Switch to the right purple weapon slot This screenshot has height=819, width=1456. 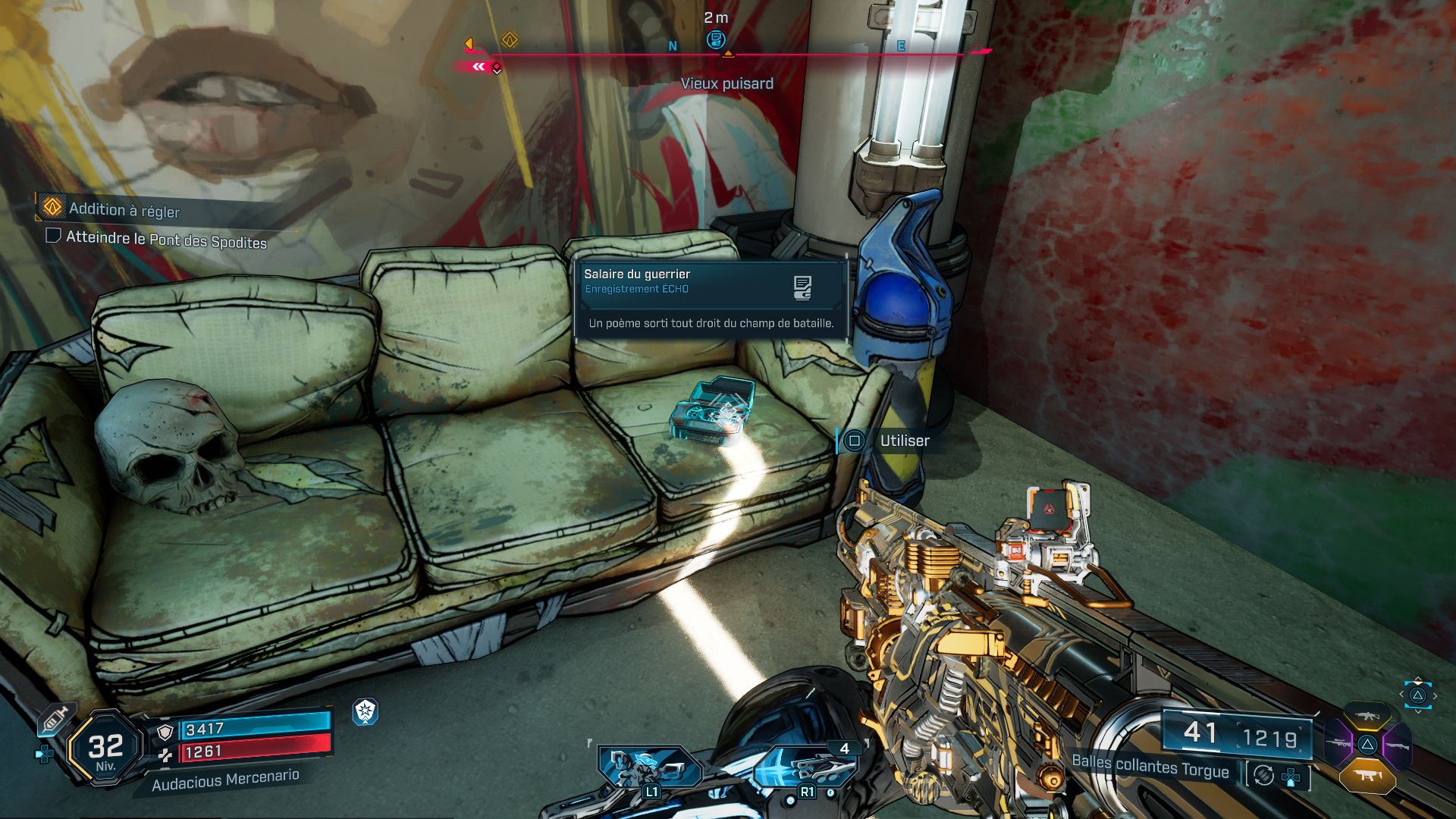(1397, 745)
